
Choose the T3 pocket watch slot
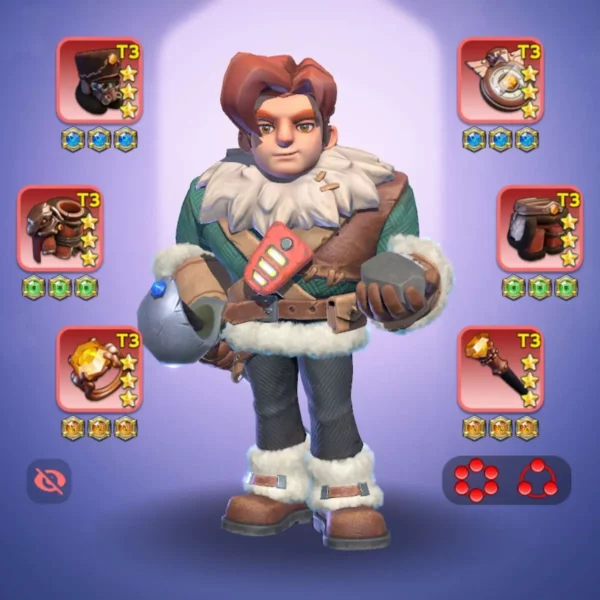500,80
